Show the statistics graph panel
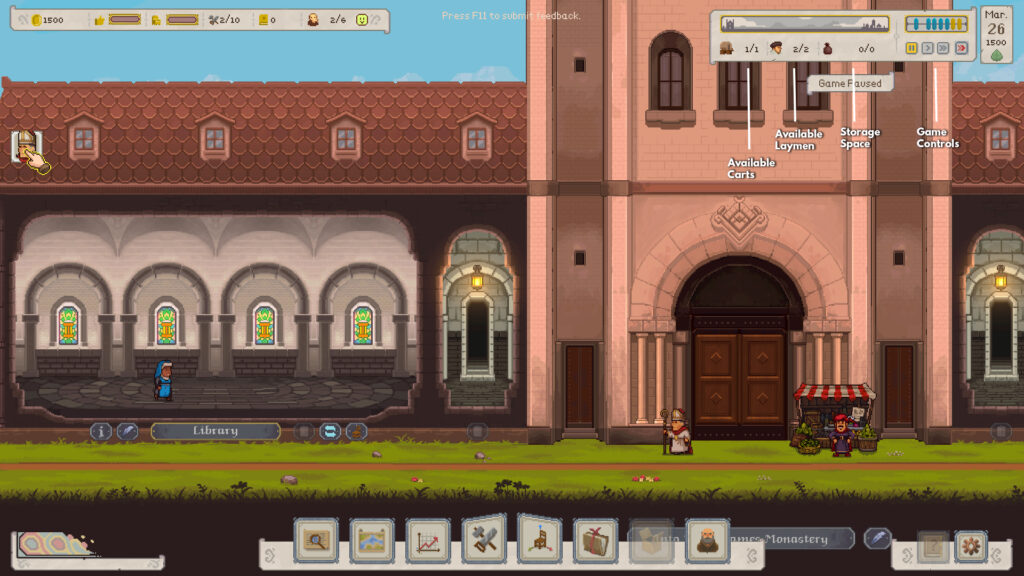The height and width of the screenshot is (576, 1024). coord(428,541)
